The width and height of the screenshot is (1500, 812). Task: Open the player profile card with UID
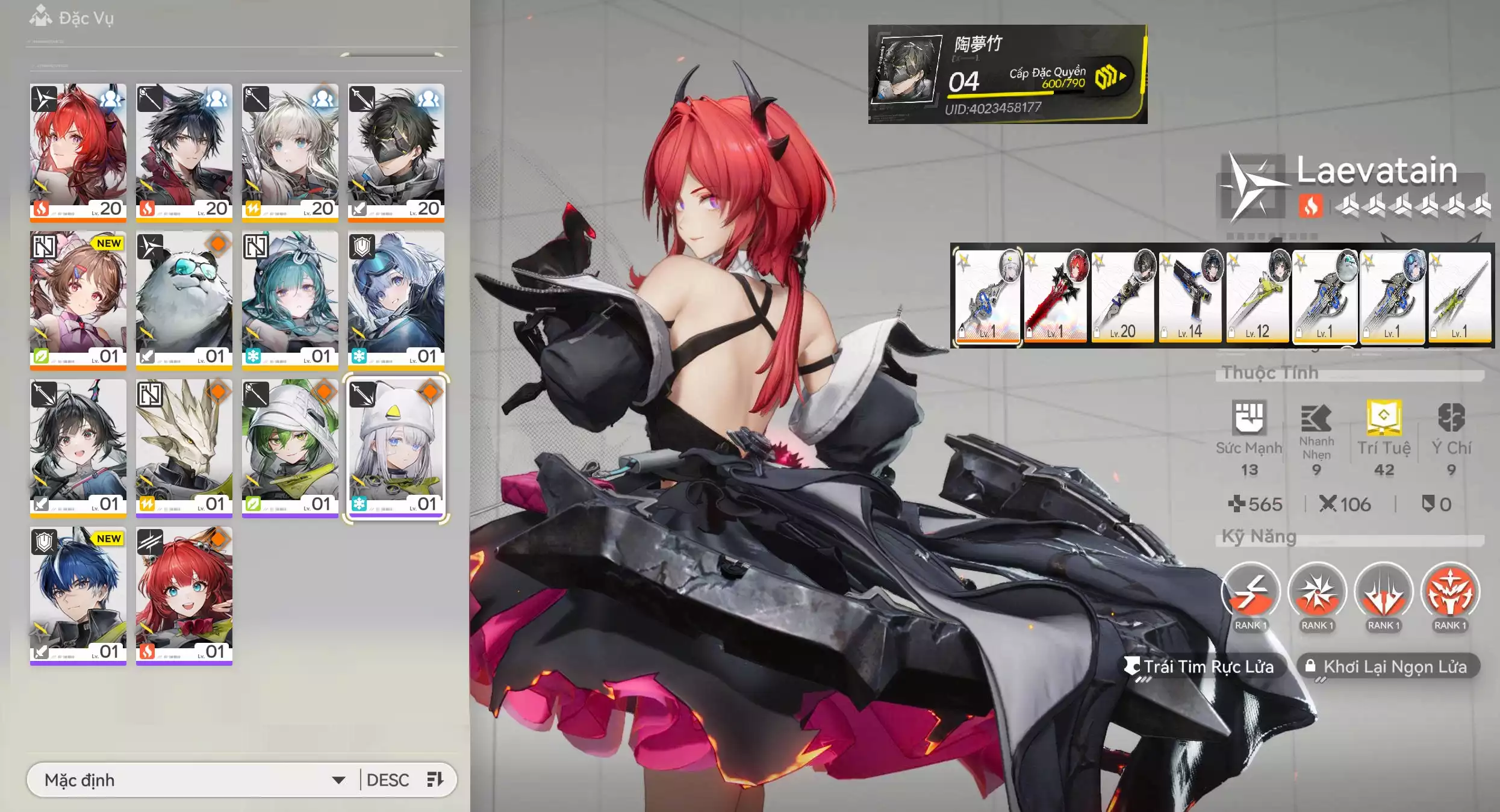pos(1007,74)
